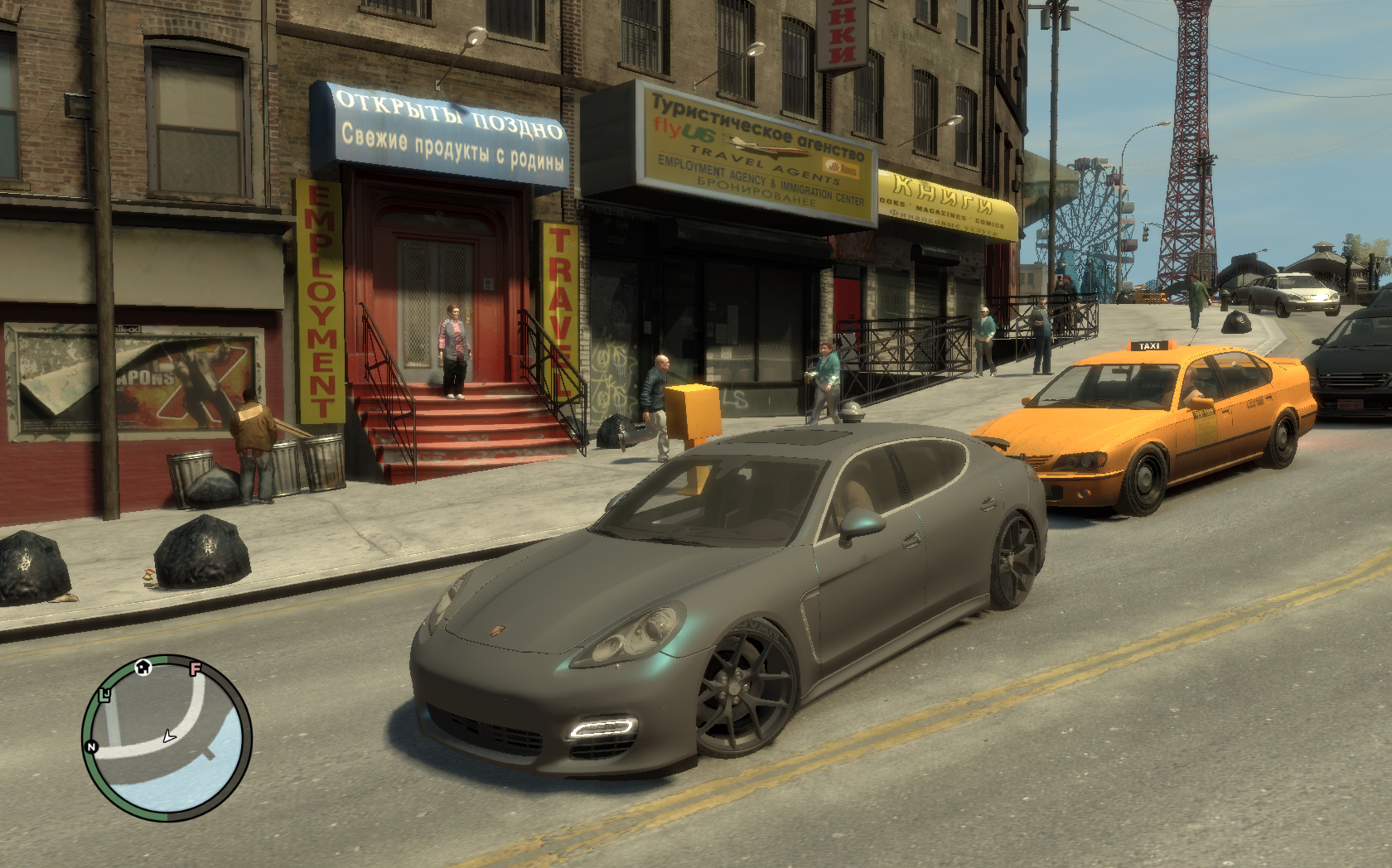Click the N north indicator on the radar
This screenshot has width=1392, height=868.
coord(91,747)
